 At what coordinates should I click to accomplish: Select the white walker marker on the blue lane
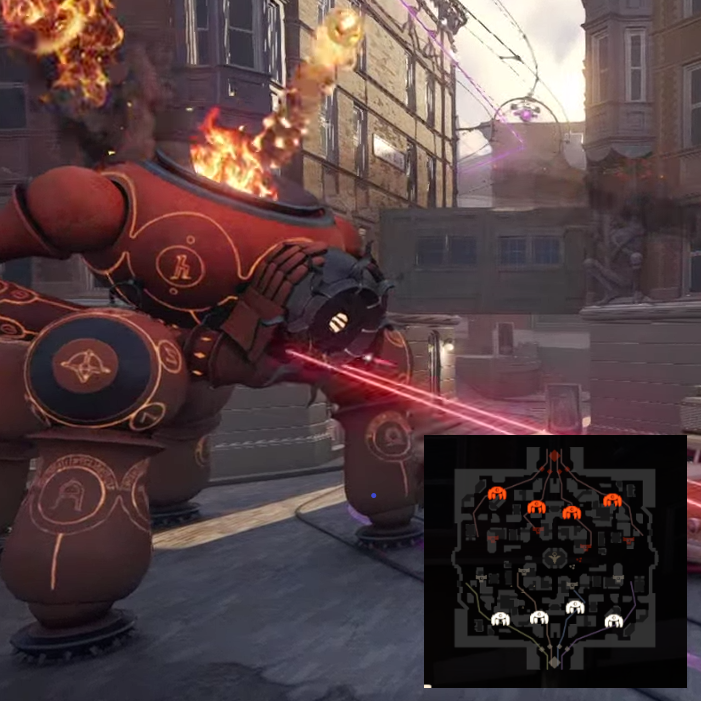coord(574,607)
